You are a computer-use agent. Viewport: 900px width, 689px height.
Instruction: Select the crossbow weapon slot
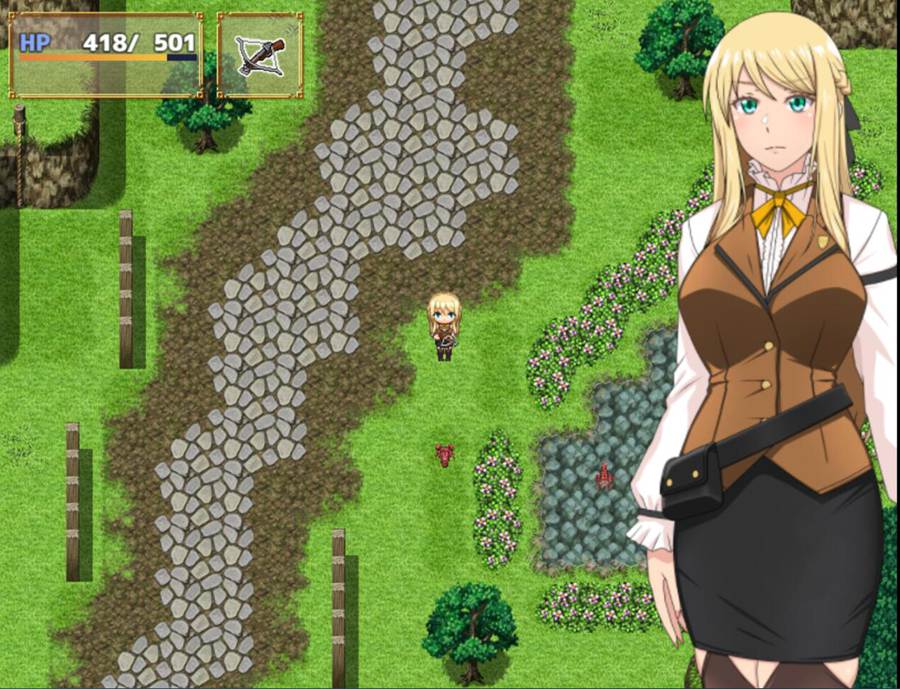click(260, 56)
